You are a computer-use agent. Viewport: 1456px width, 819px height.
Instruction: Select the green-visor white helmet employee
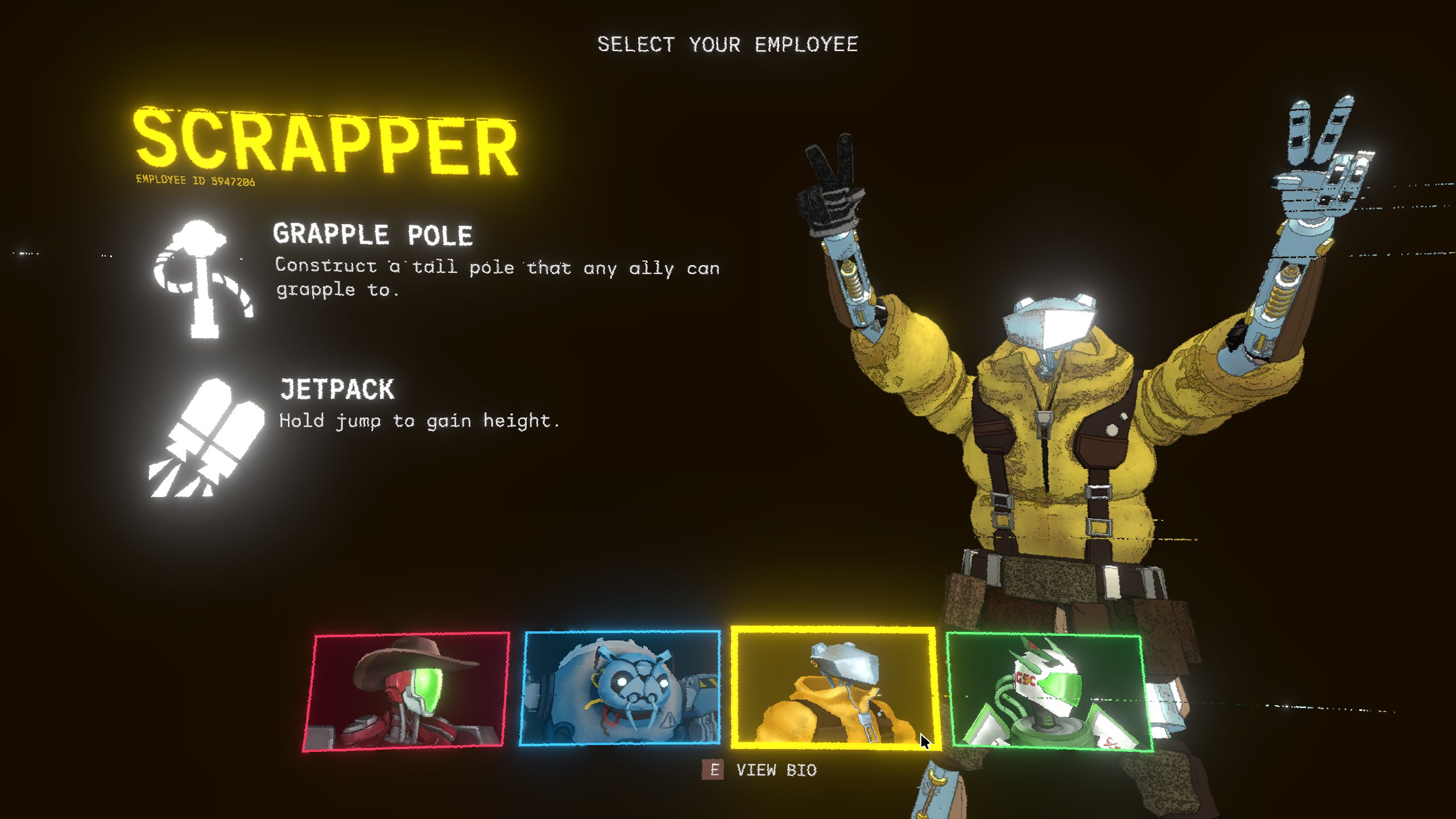1048,692
